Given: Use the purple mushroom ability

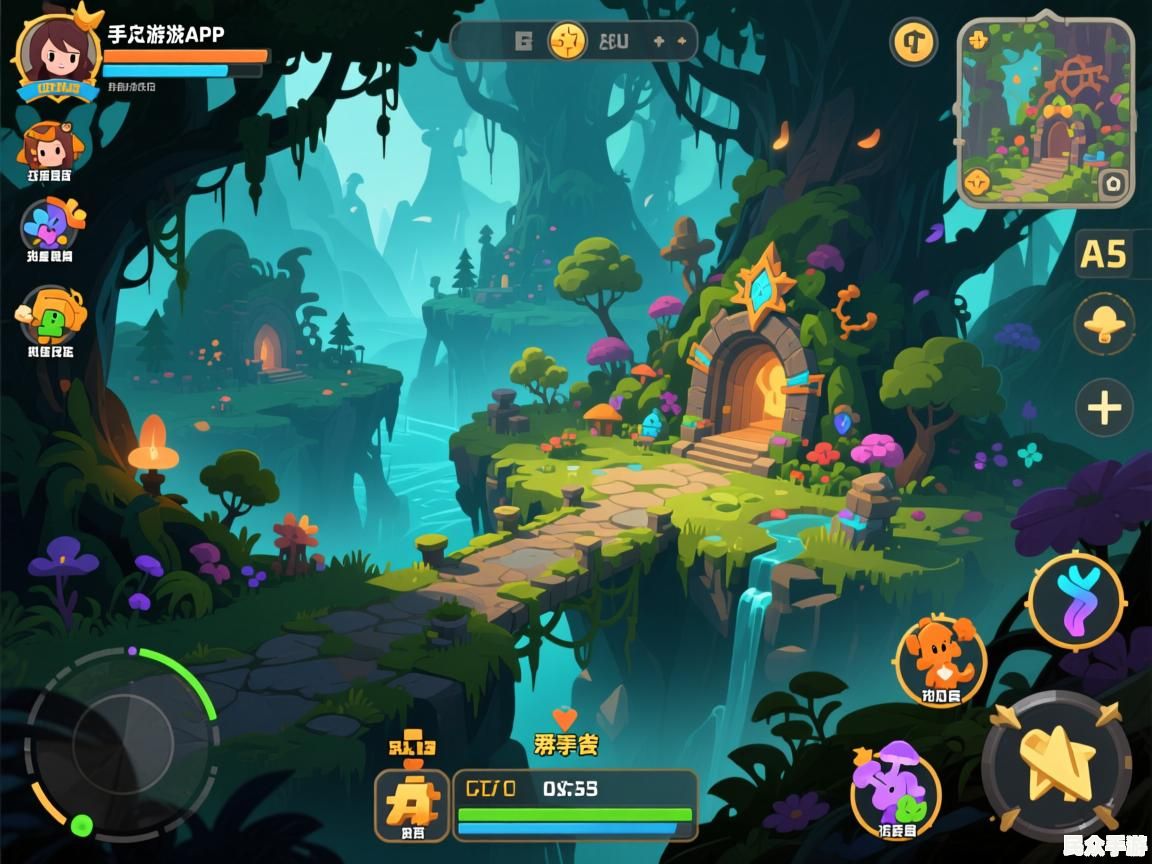Looking at the screenshot, I should 895,788.
